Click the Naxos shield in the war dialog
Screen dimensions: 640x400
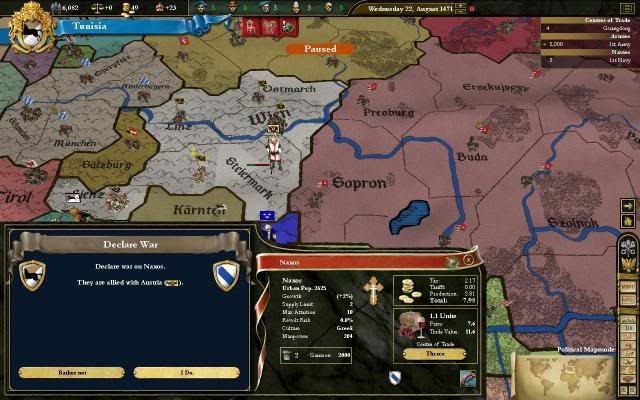[x=227, y=274]
